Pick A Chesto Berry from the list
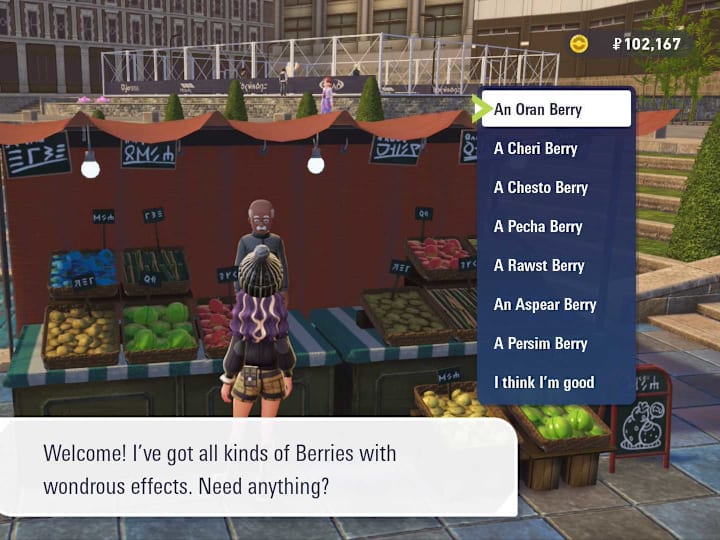 [x=555, y=187]
